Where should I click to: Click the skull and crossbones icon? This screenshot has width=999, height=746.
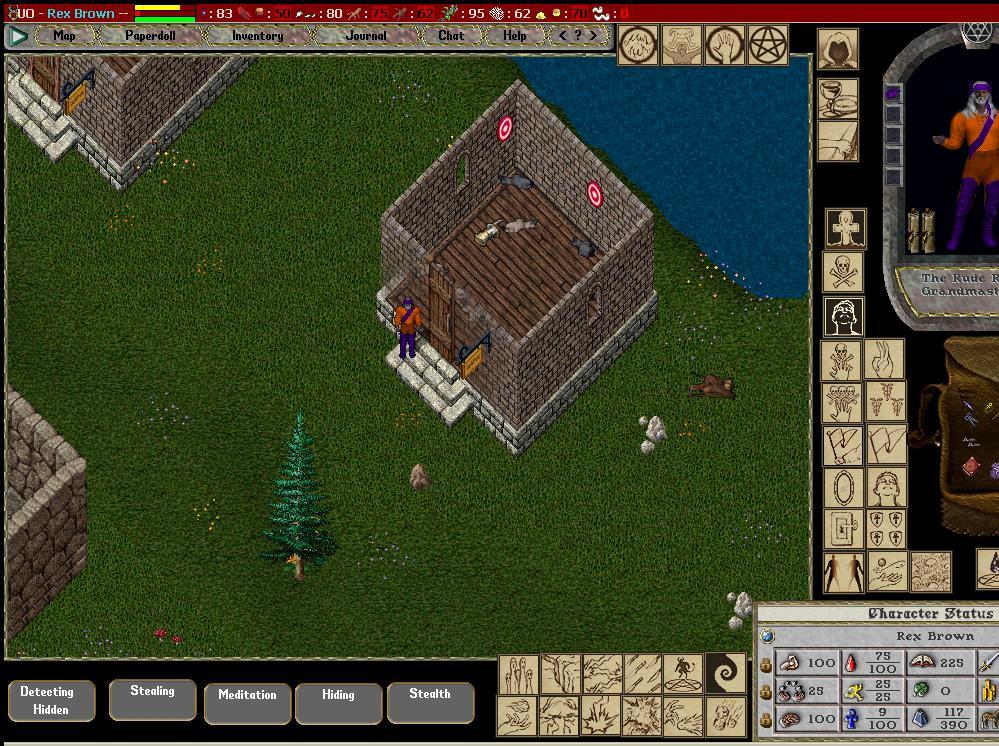click(x=843, y=273)
